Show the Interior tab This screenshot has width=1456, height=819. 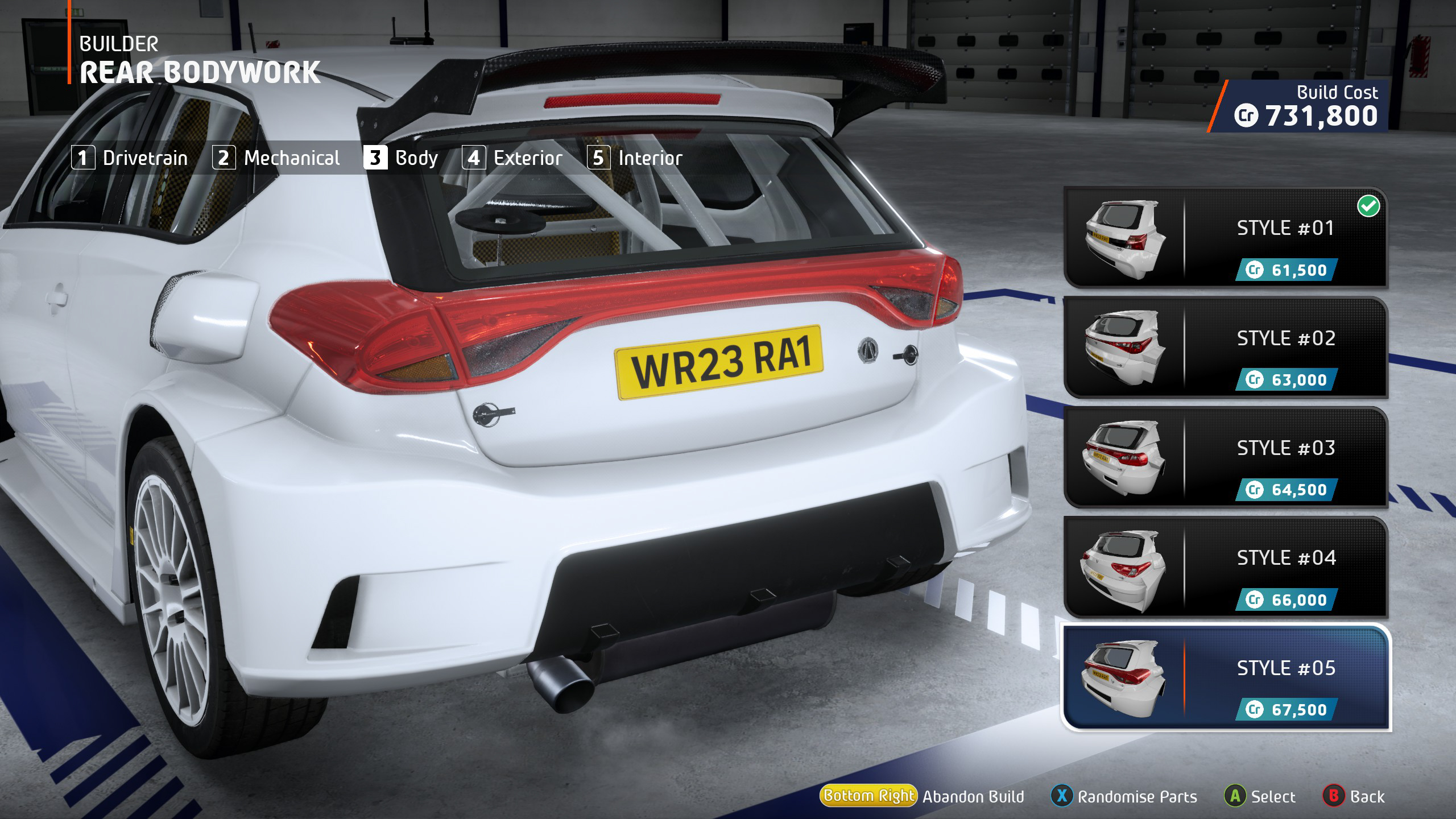pos(635,158)
